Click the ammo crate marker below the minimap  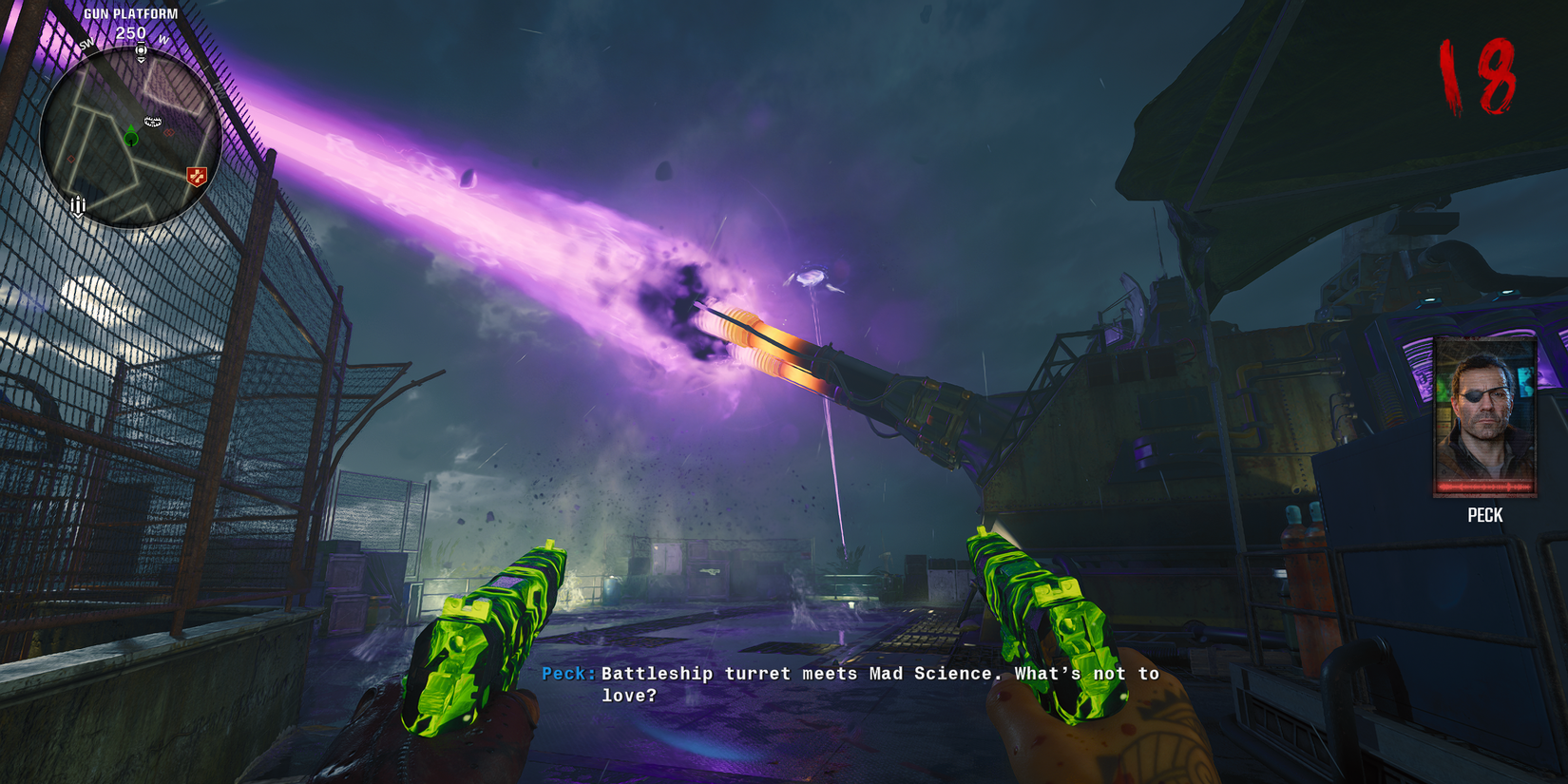[x=78, y=203]
